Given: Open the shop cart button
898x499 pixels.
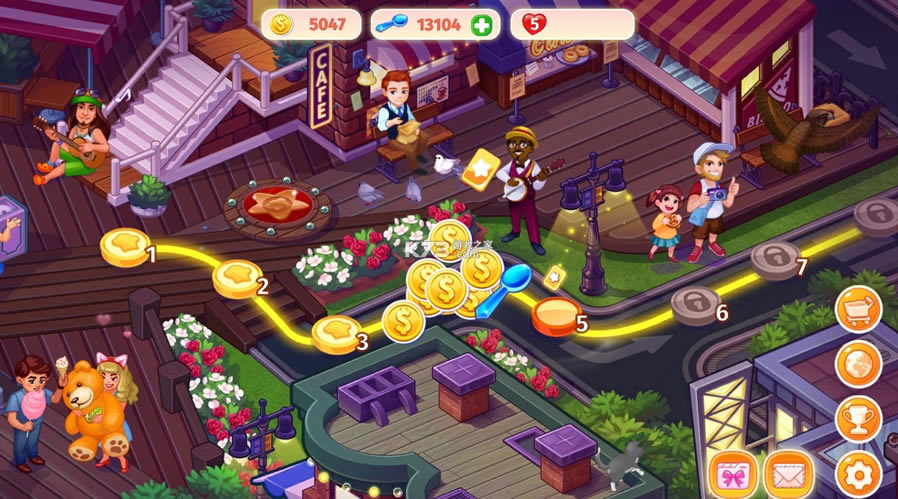Looking at the screenshot, I should (x=859, y=309).
